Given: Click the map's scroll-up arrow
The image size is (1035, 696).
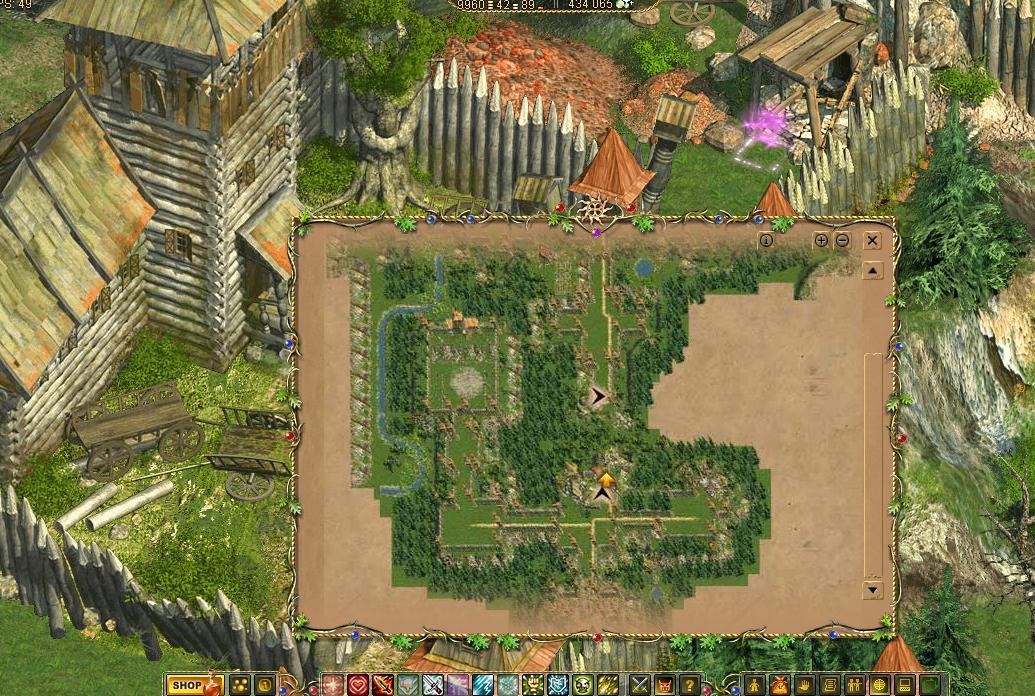Looking at the screenshot, I should [873, 270].
